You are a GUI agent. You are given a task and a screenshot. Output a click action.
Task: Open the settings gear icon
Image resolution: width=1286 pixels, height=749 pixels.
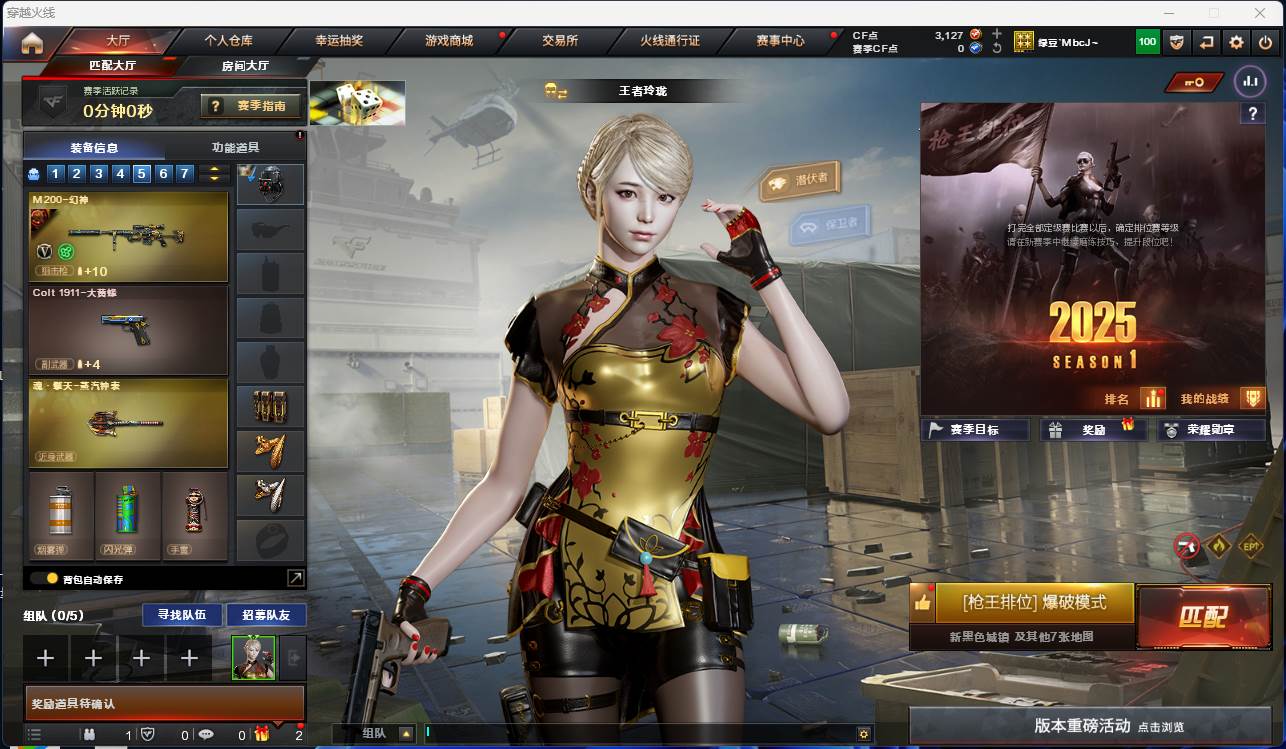click(x=1237, y=42)
